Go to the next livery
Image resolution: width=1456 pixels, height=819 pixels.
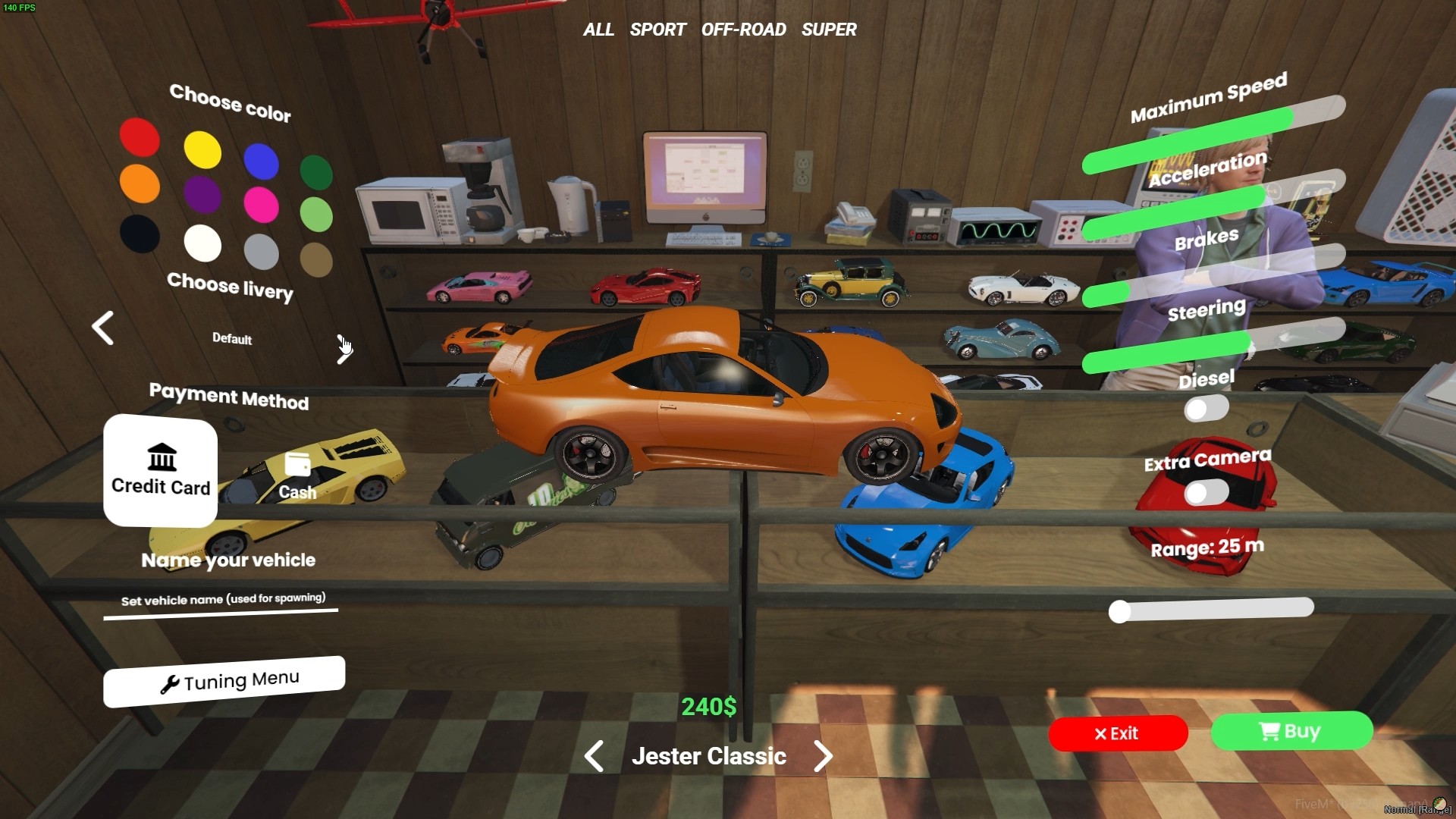pos(344,349)
